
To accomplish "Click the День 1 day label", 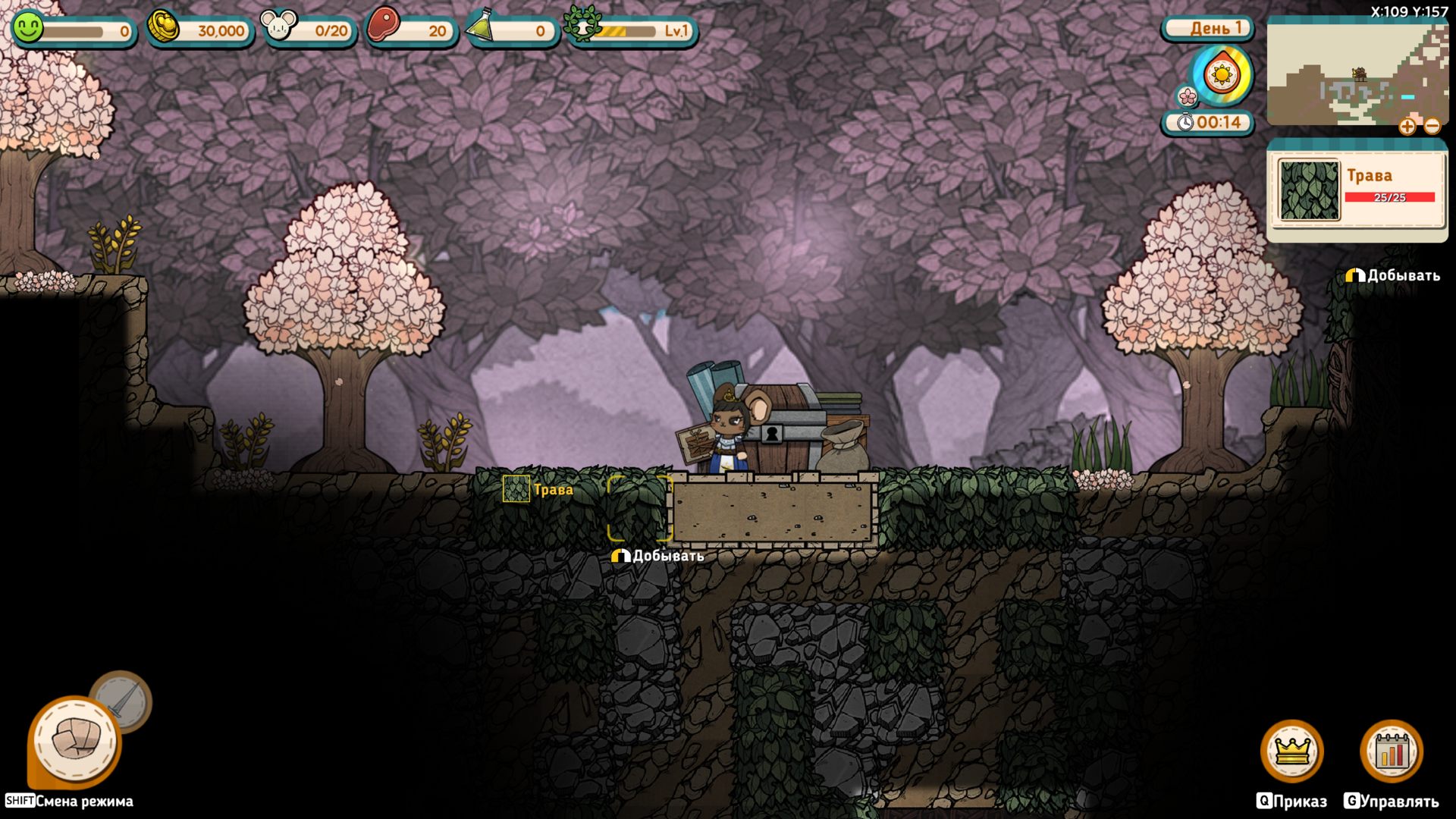I will pyautogui.click(x=1207, y=29).
